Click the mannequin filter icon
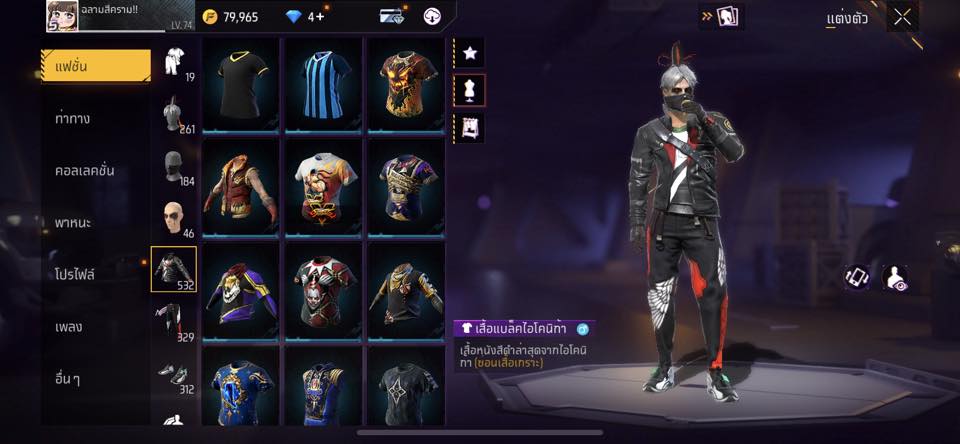The image size is (960, 444). tap(469, 90)
